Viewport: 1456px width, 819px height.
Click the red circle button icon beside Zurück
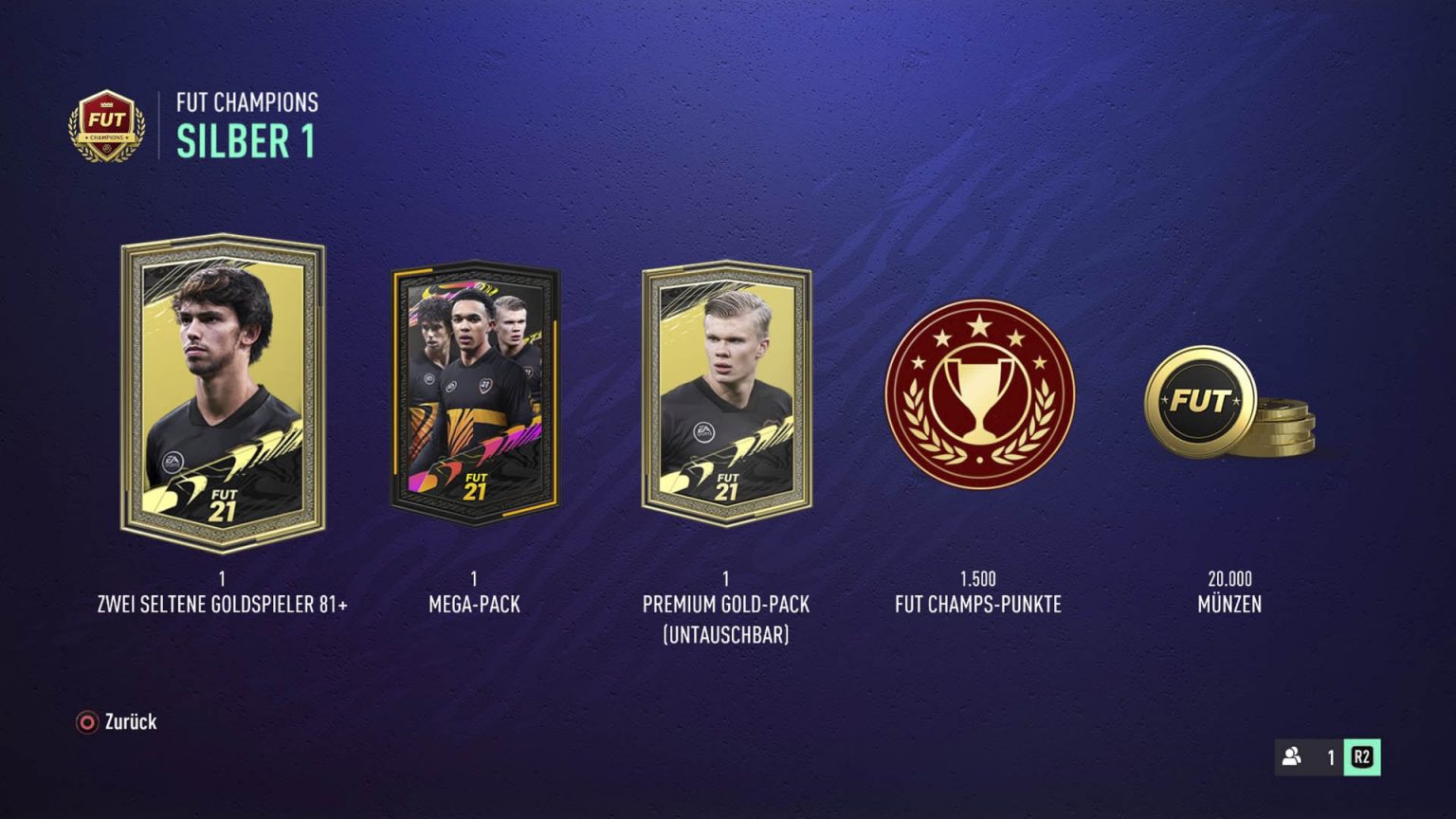pos(86,722)
